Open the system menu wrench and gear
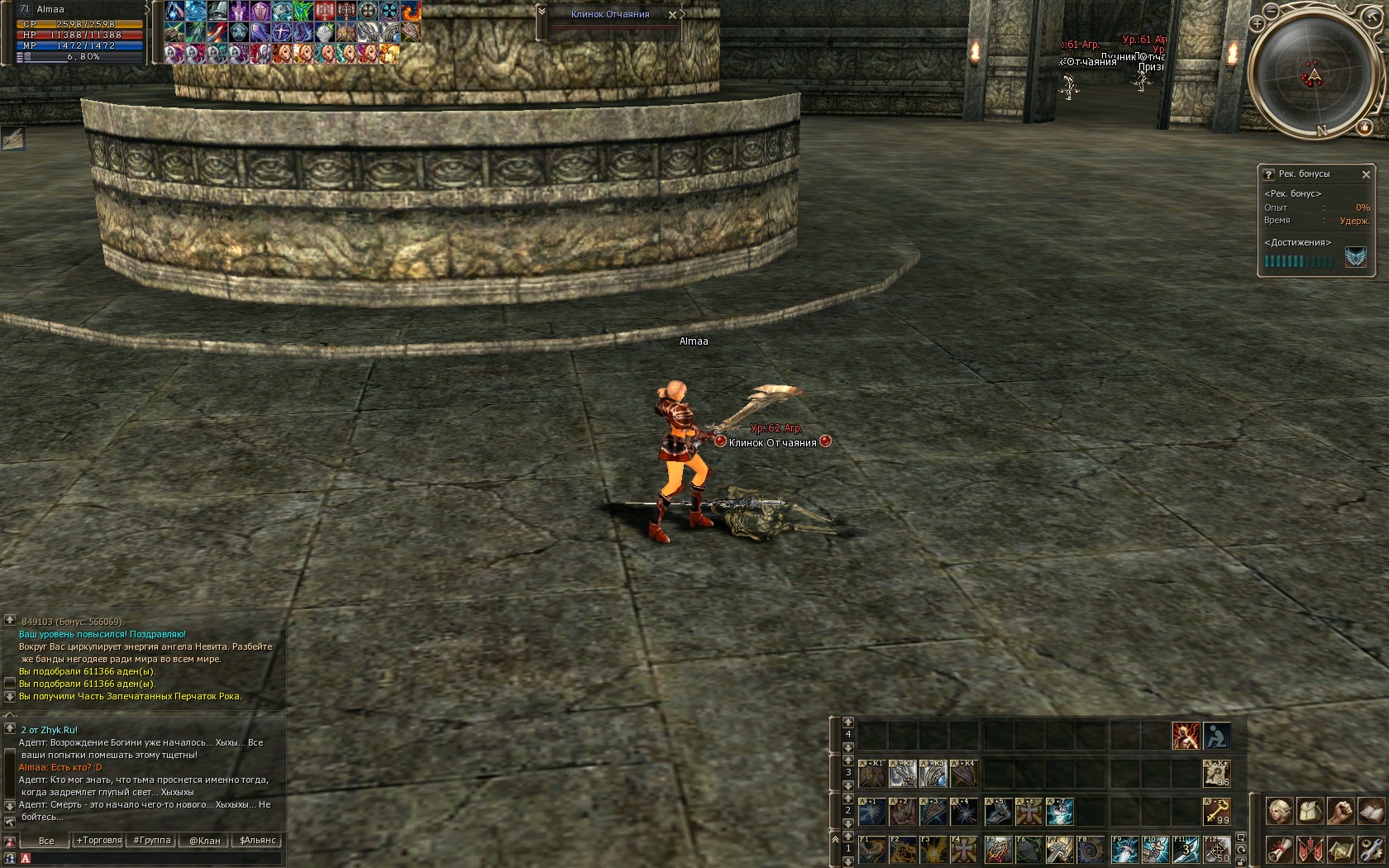Screen dimensions: 1389x868 (1371, 850)
